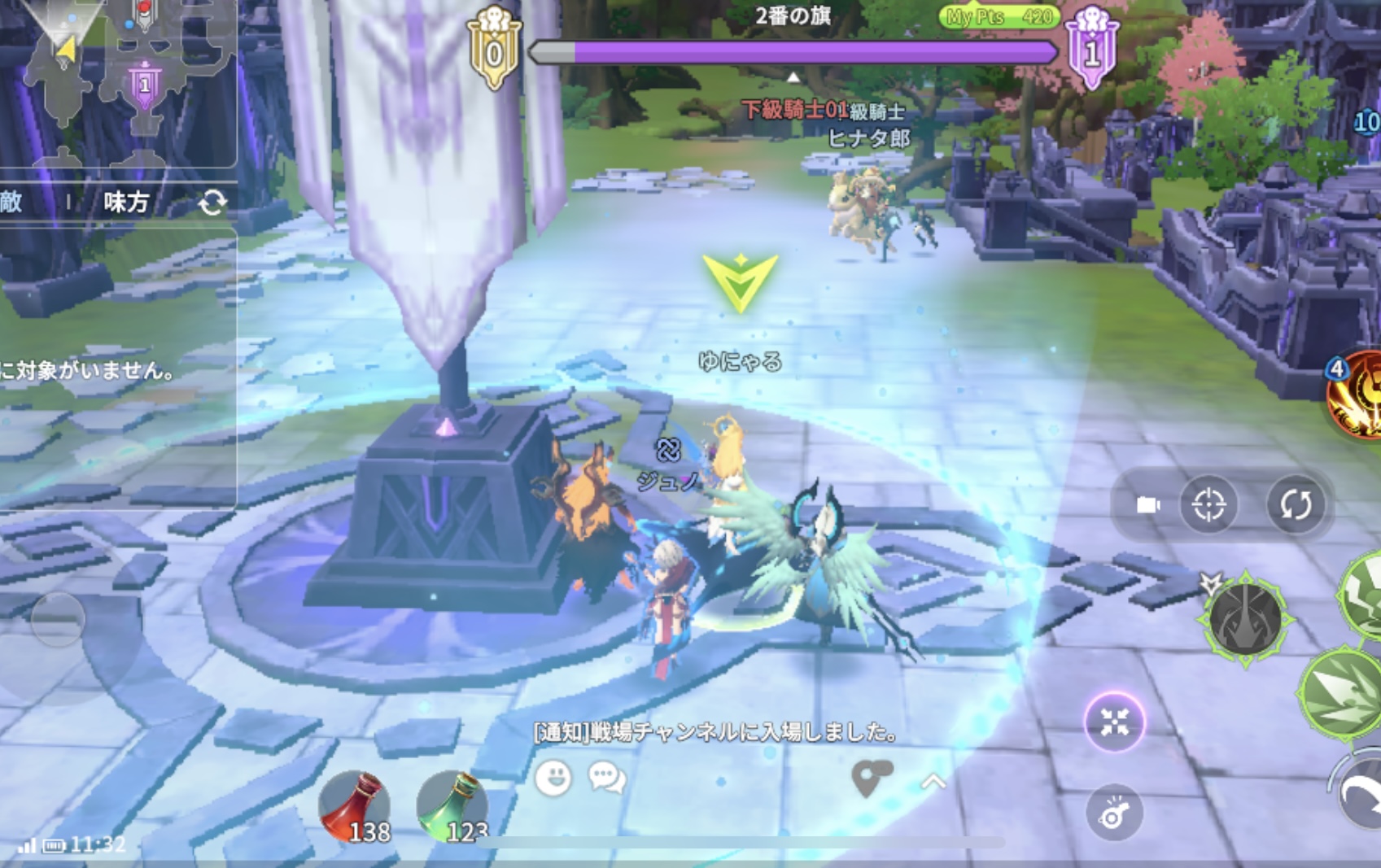This screenshot has height=868, width=1381.
Task: Blow the whistle signal button
Action: tap(1114, 813)
